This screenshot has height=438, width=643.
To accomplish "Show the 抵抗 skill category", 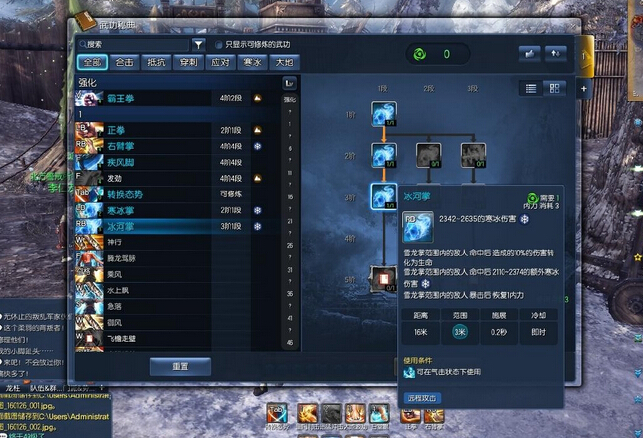I will [157, 62].
